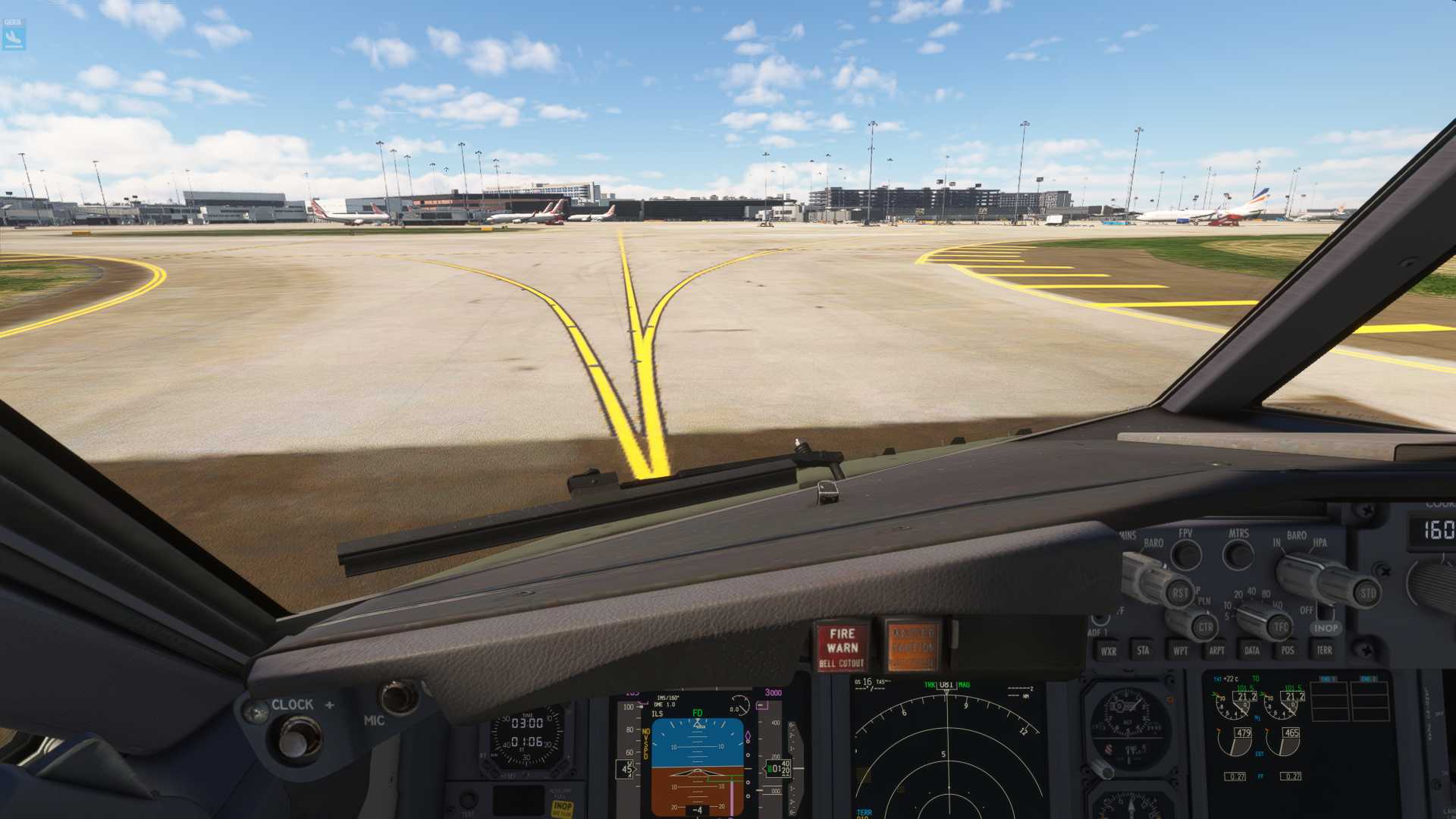Toggle the FPV flight path vector button
The width and height of the screenshot is (1456, 819).
[1186, 554]
